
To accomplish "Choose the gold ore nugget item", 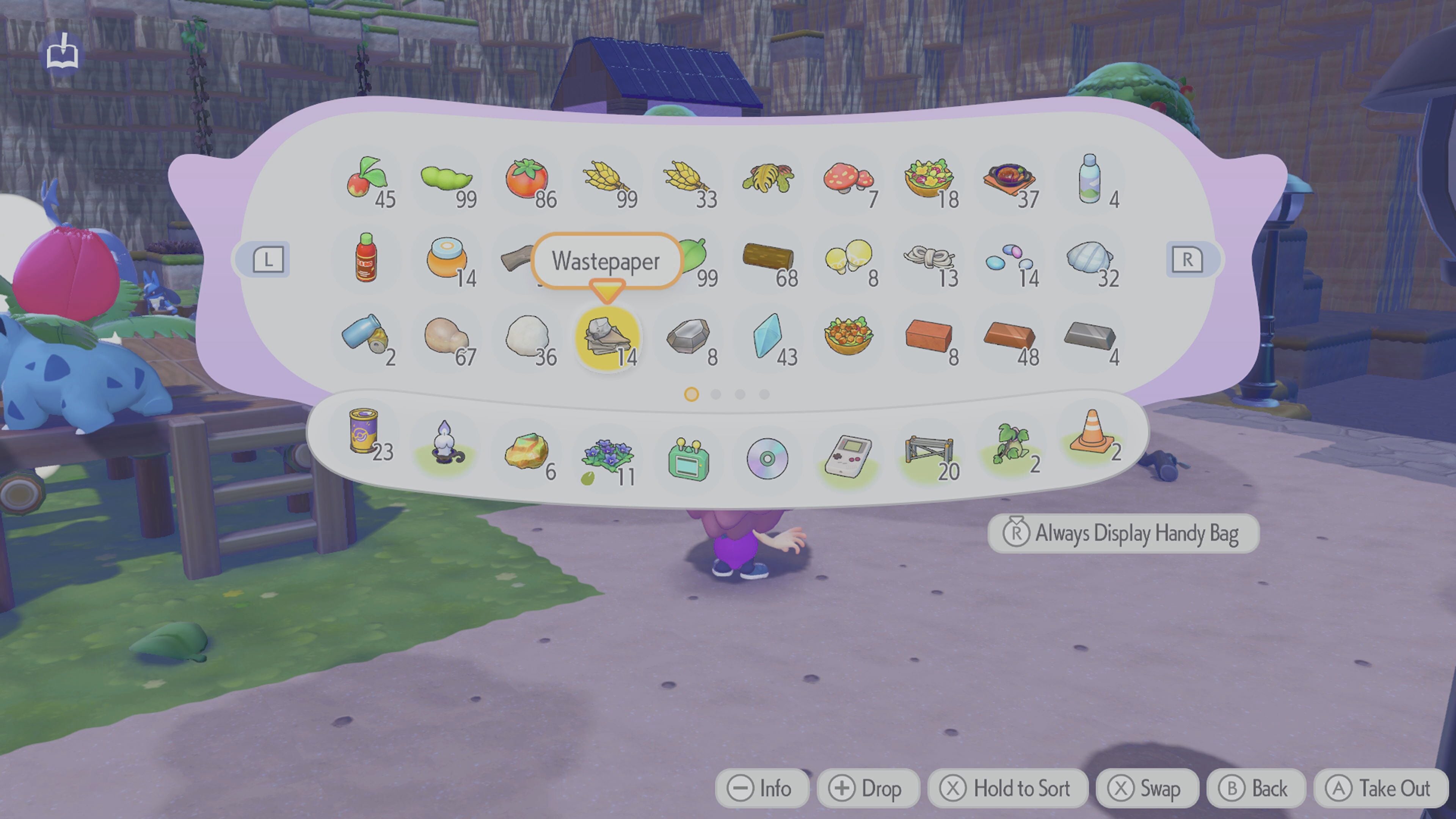I will pyautogui.click(x=526, y=452).
